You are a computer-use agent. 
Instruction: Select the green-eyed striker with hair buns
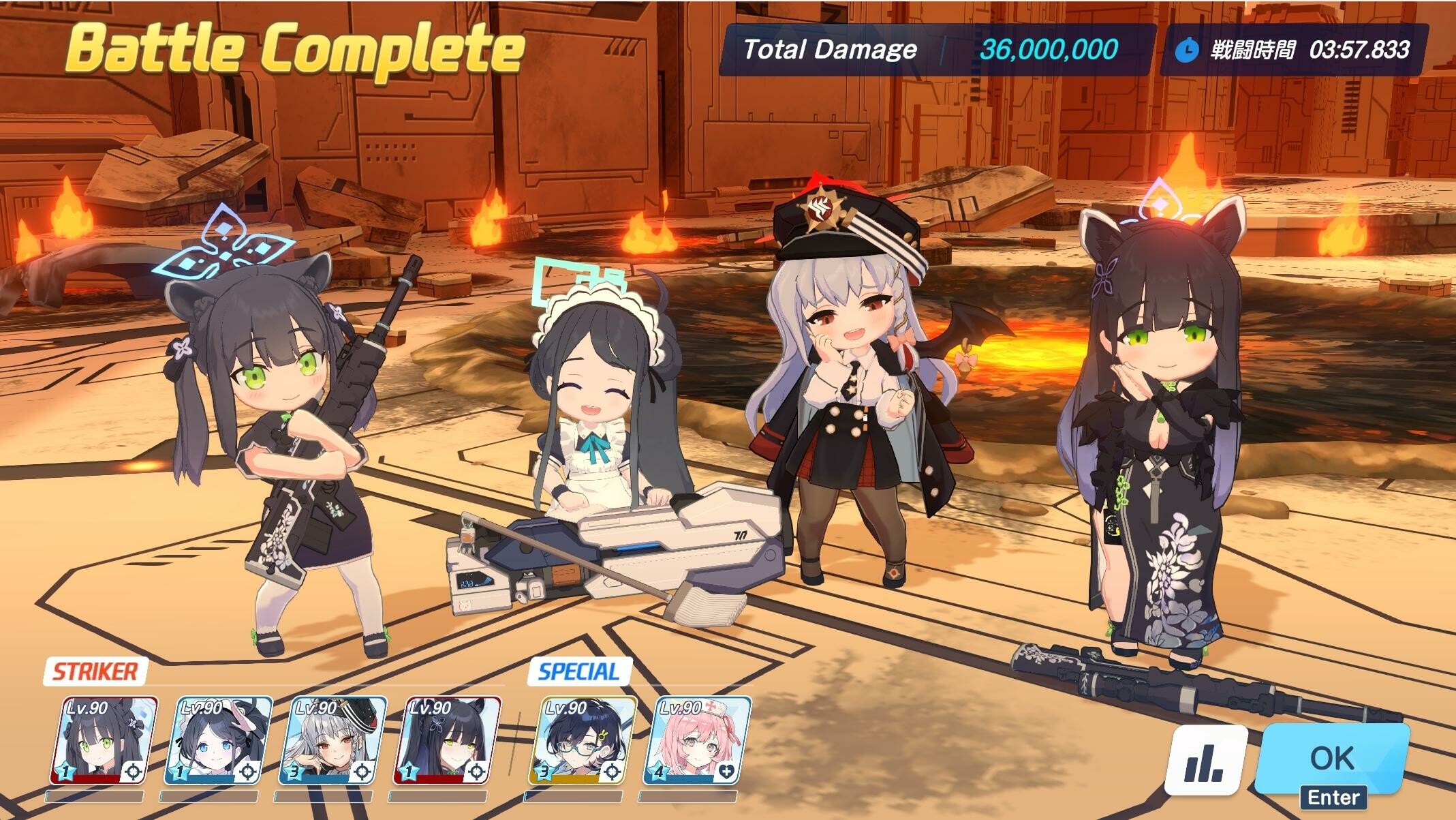tap(104, 740)
